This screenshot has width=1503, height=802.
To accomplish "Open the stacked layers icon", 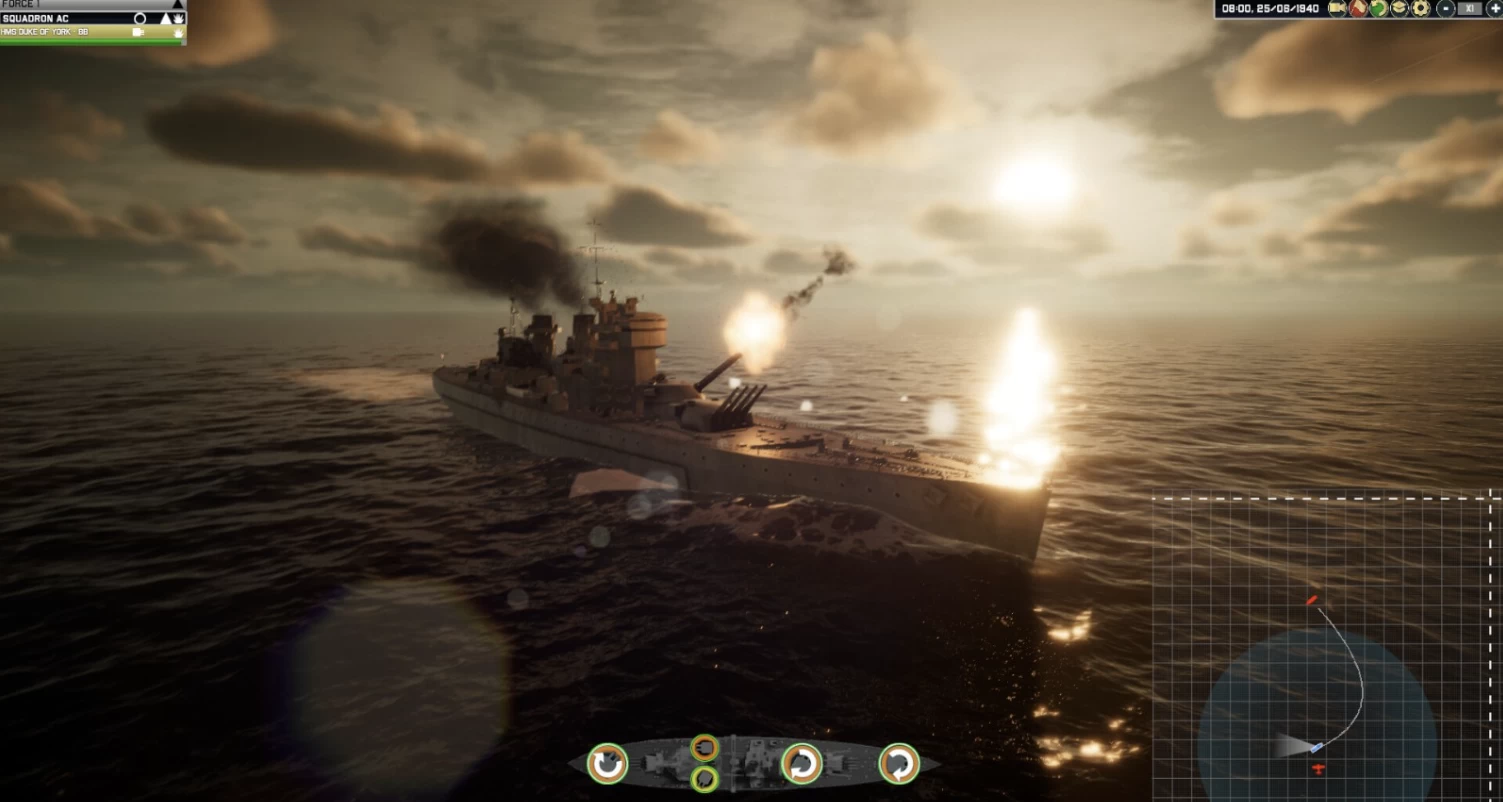I will pos(1399,9).
